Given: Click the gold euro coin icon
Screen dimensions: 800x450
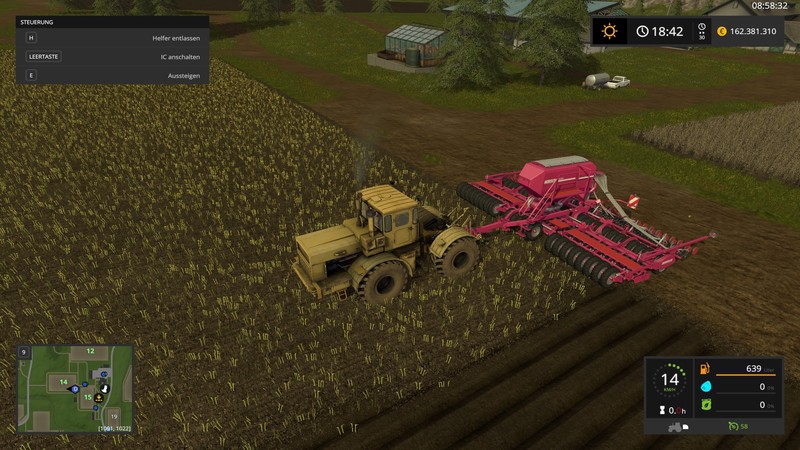Looking at the screenshot, I should pos(719,31).
